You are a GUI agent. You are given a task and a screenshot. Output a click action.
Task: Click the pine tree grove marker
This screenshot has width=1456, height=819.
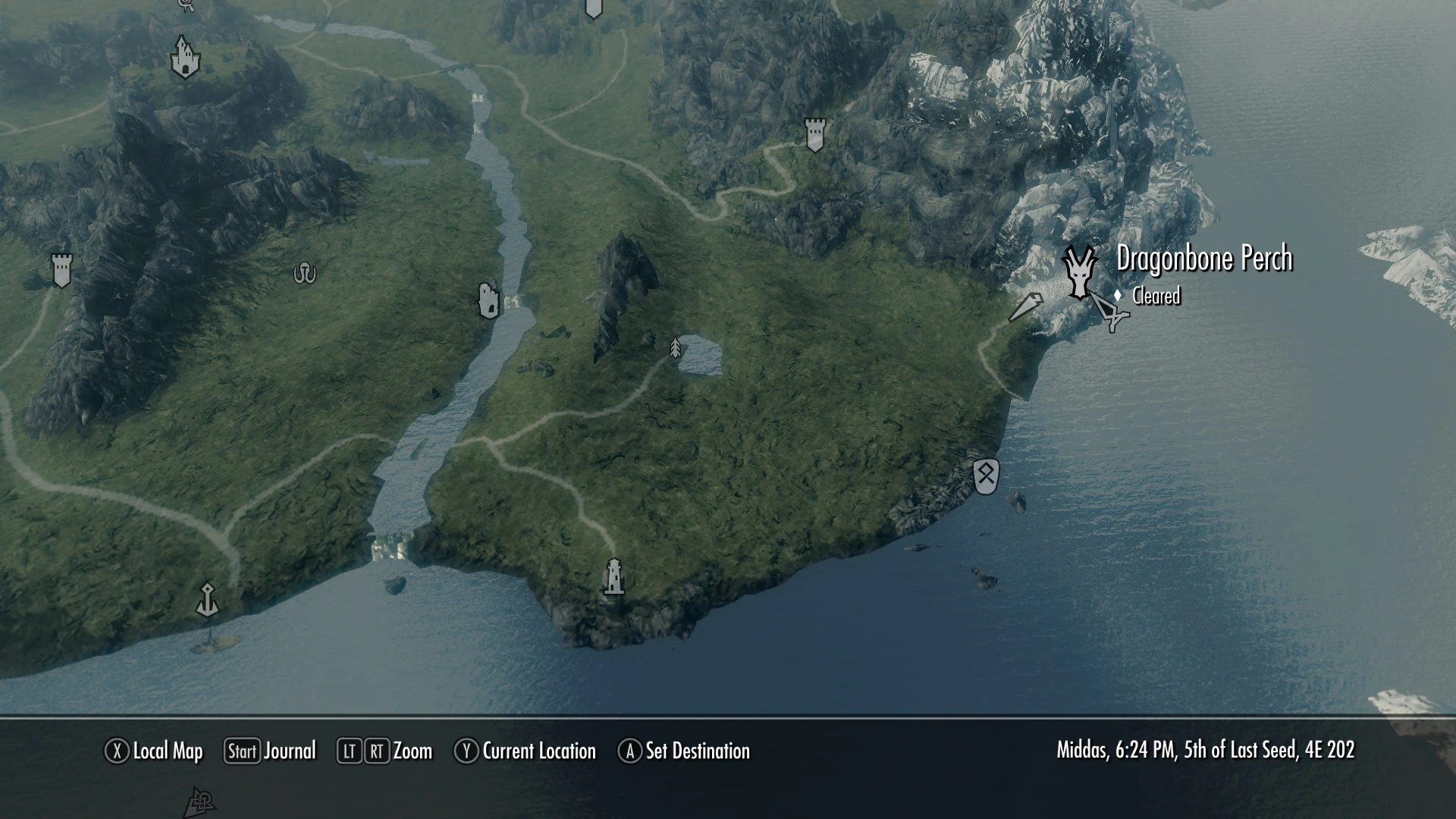[675, 348]
